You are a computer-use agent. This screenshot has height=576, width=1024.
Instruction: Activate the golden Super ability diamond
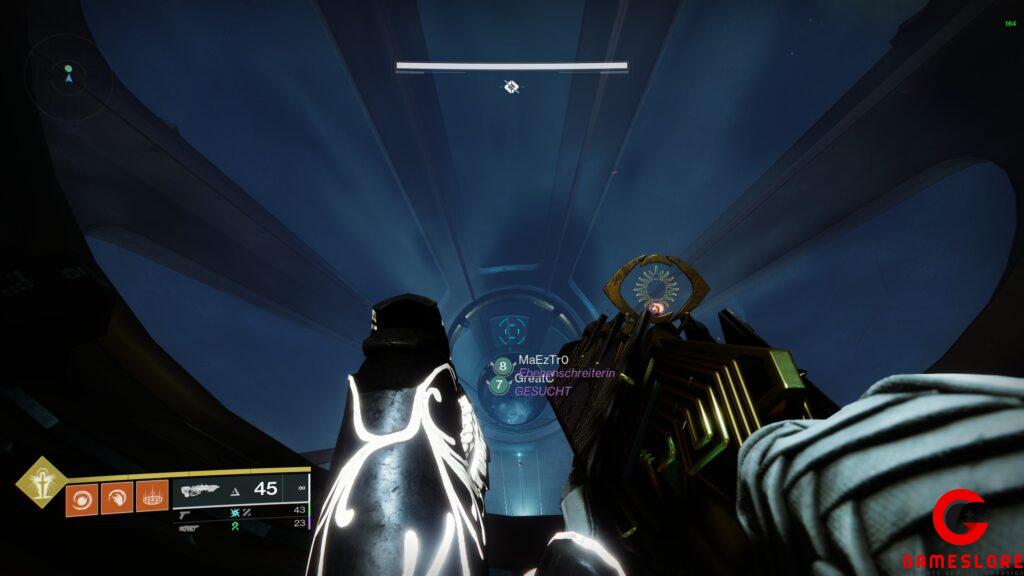coord(42,483)
